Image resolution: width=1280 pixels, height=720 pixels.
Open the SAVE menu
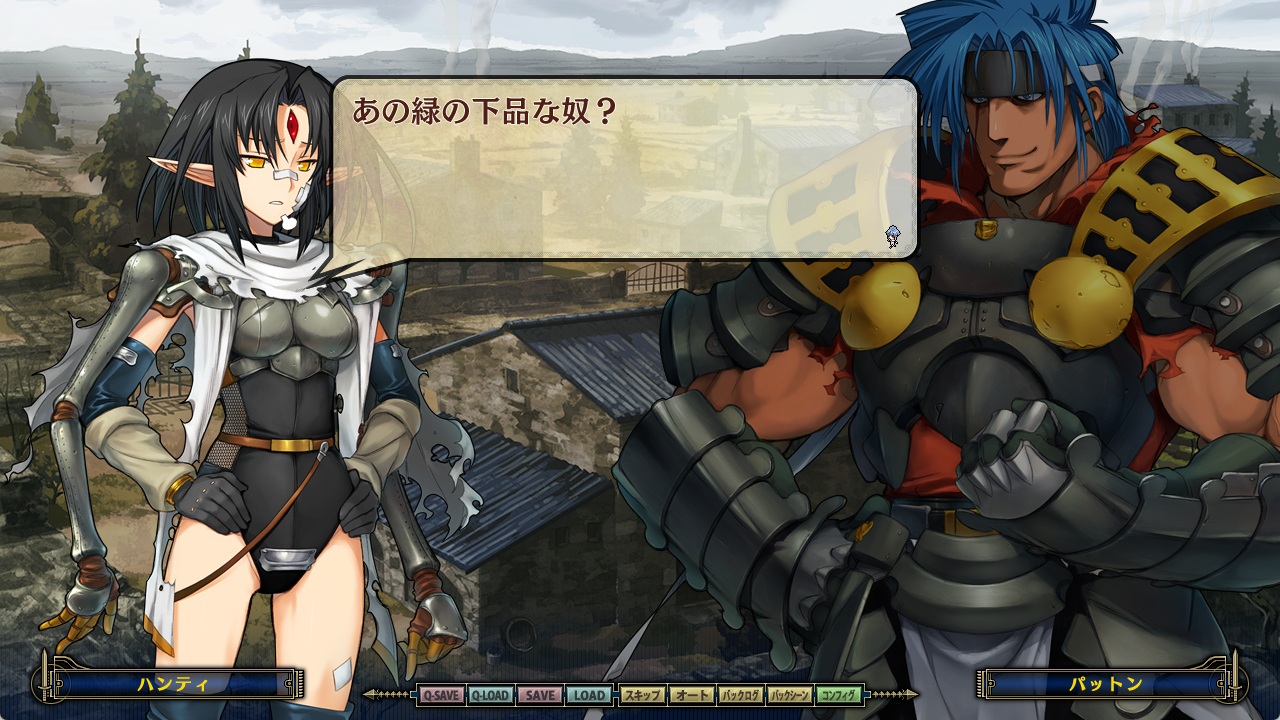540,695
